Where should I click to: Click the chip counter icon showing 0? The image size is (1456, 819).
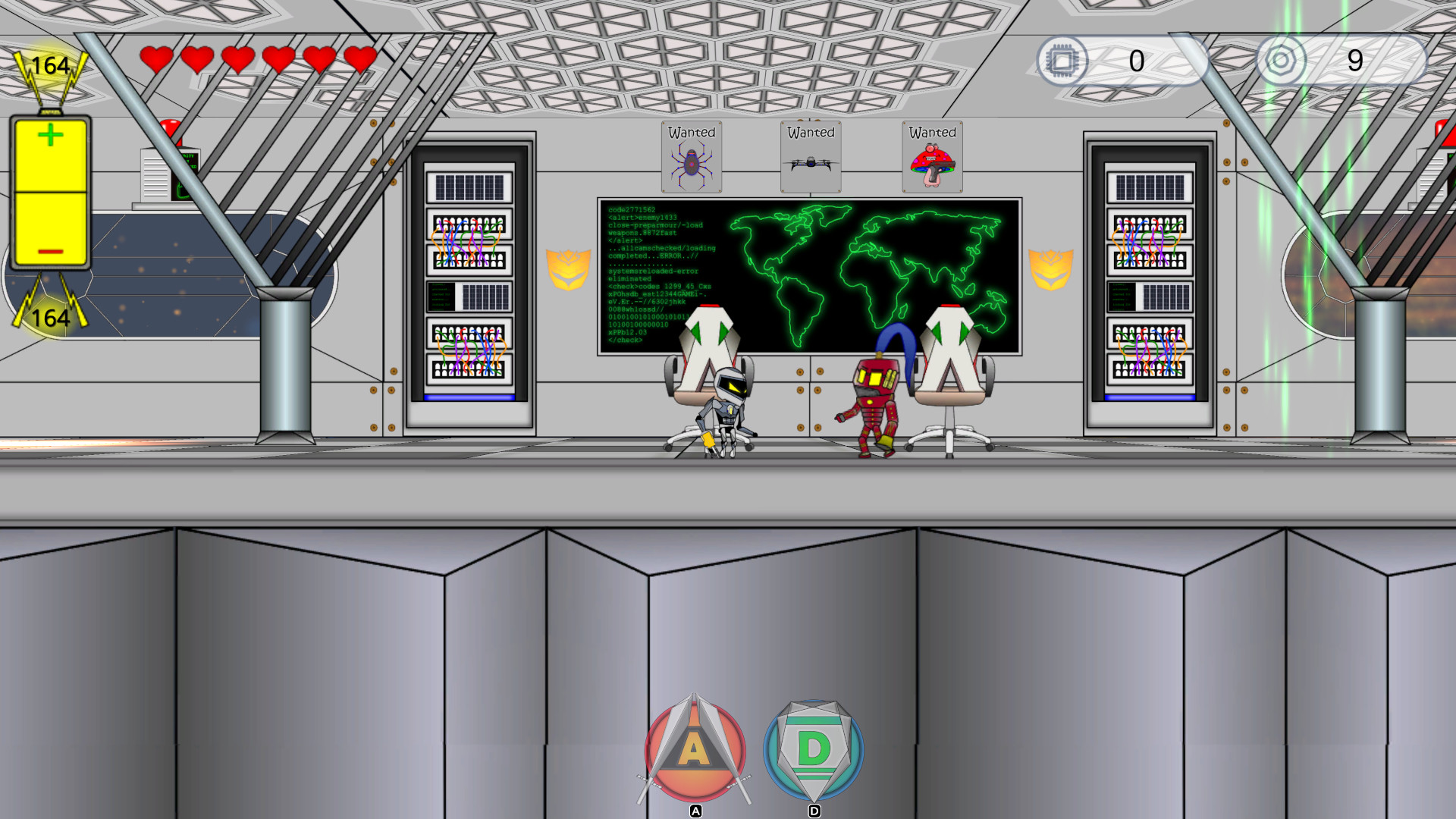pyautogui.click(x=1064, y=61)
